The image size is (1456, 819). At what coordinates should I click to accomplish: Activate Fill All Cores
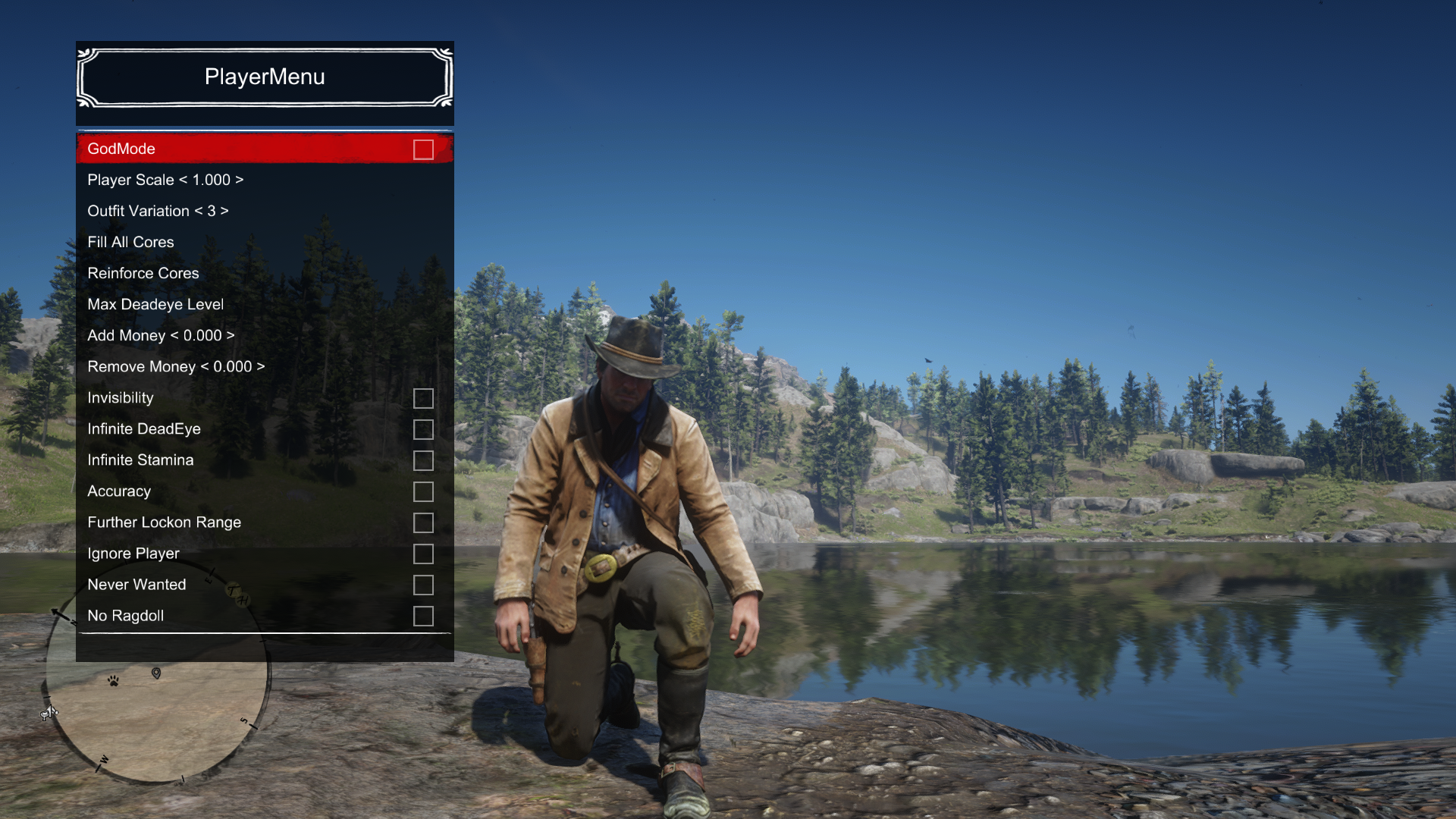pyautogui.click(x=130, y=242)
